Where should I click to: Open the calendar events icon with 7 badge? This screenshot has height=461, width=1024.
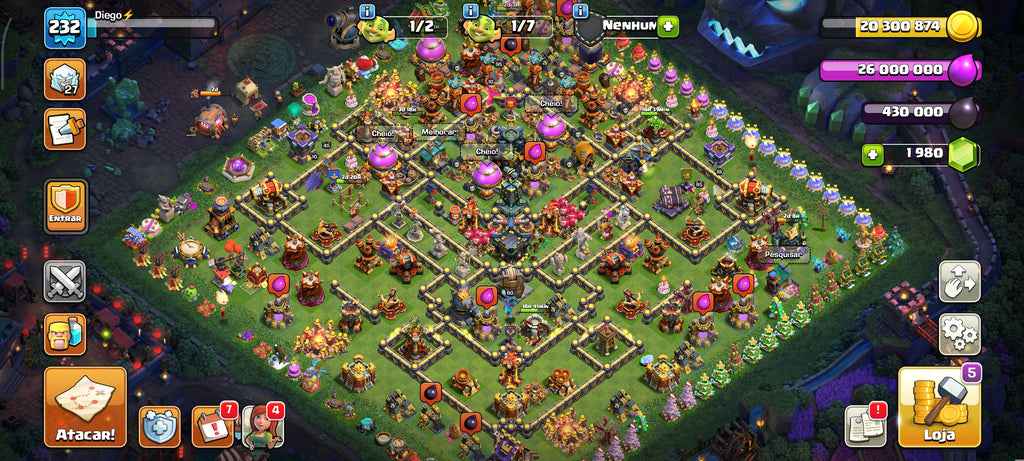[212, 427]
